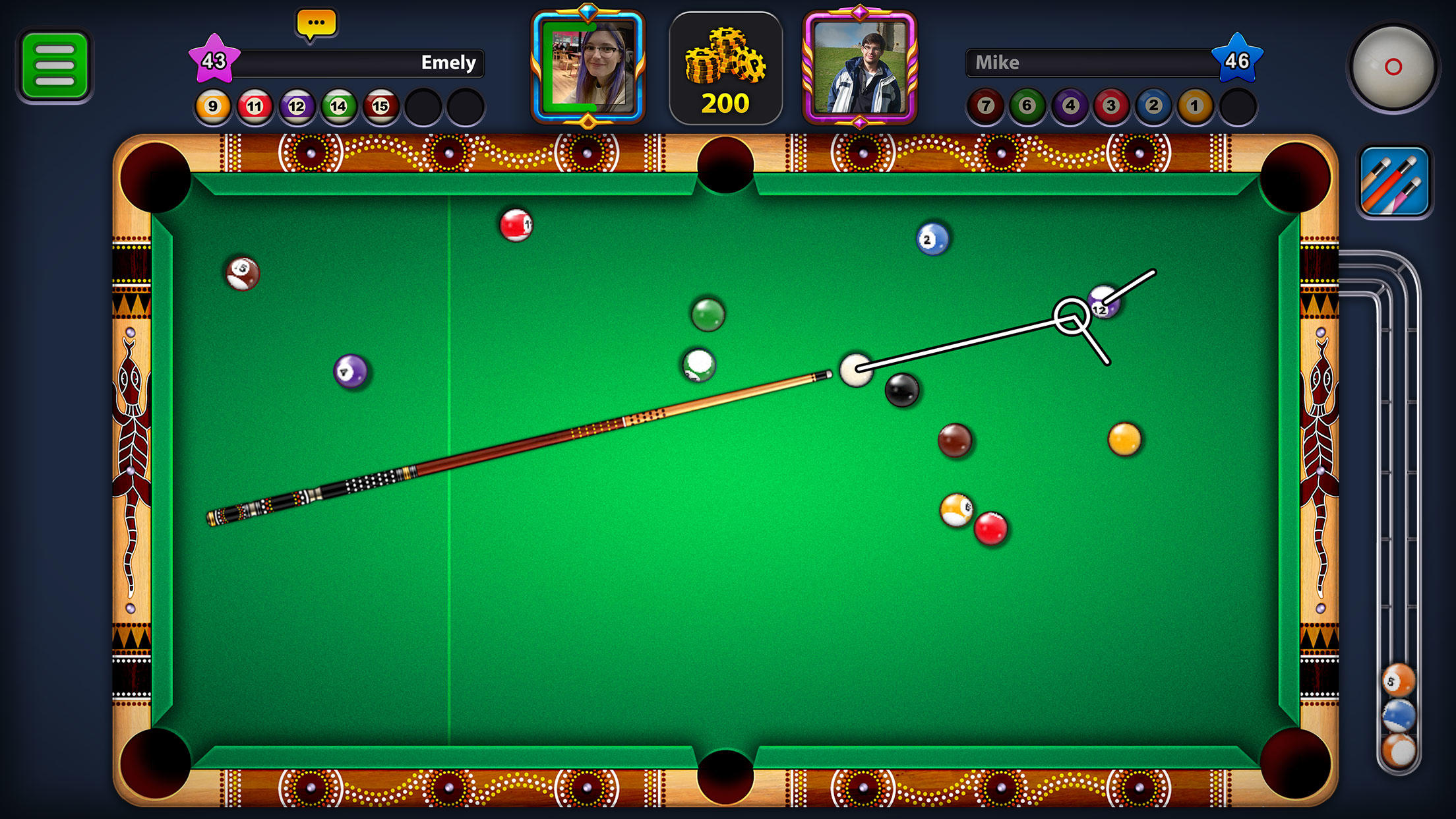Tap Emely's level 43 star

pos(213,61)
